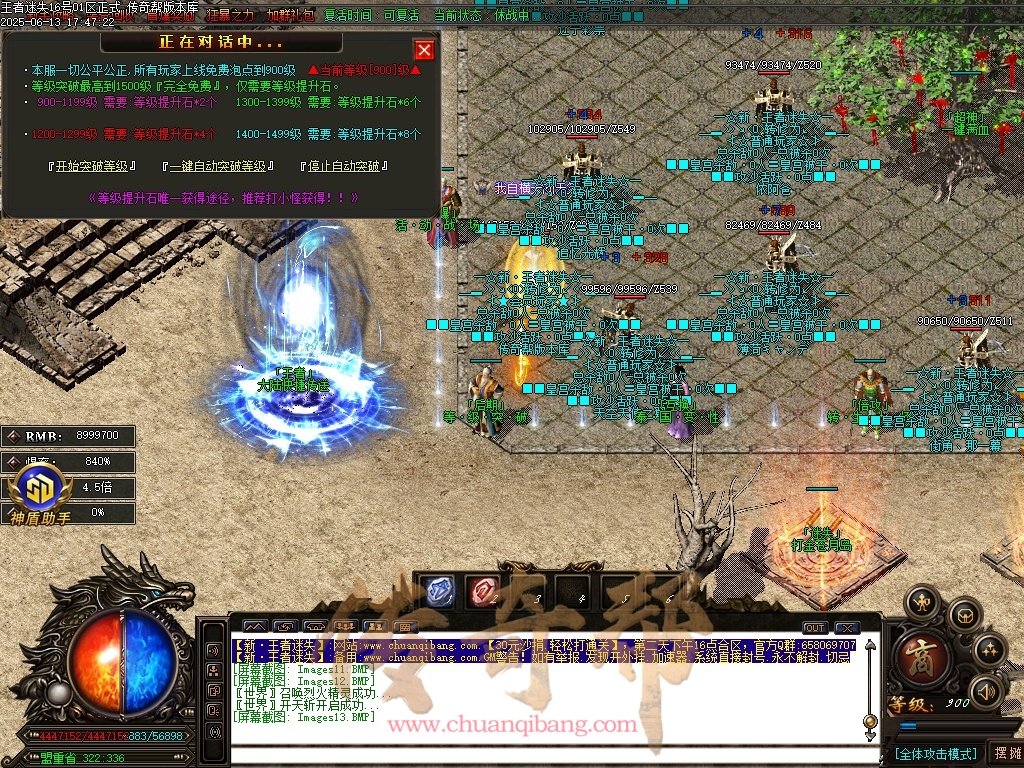Open the round 商 shop button
This screenshot has height=768, width=1024.
919,654
